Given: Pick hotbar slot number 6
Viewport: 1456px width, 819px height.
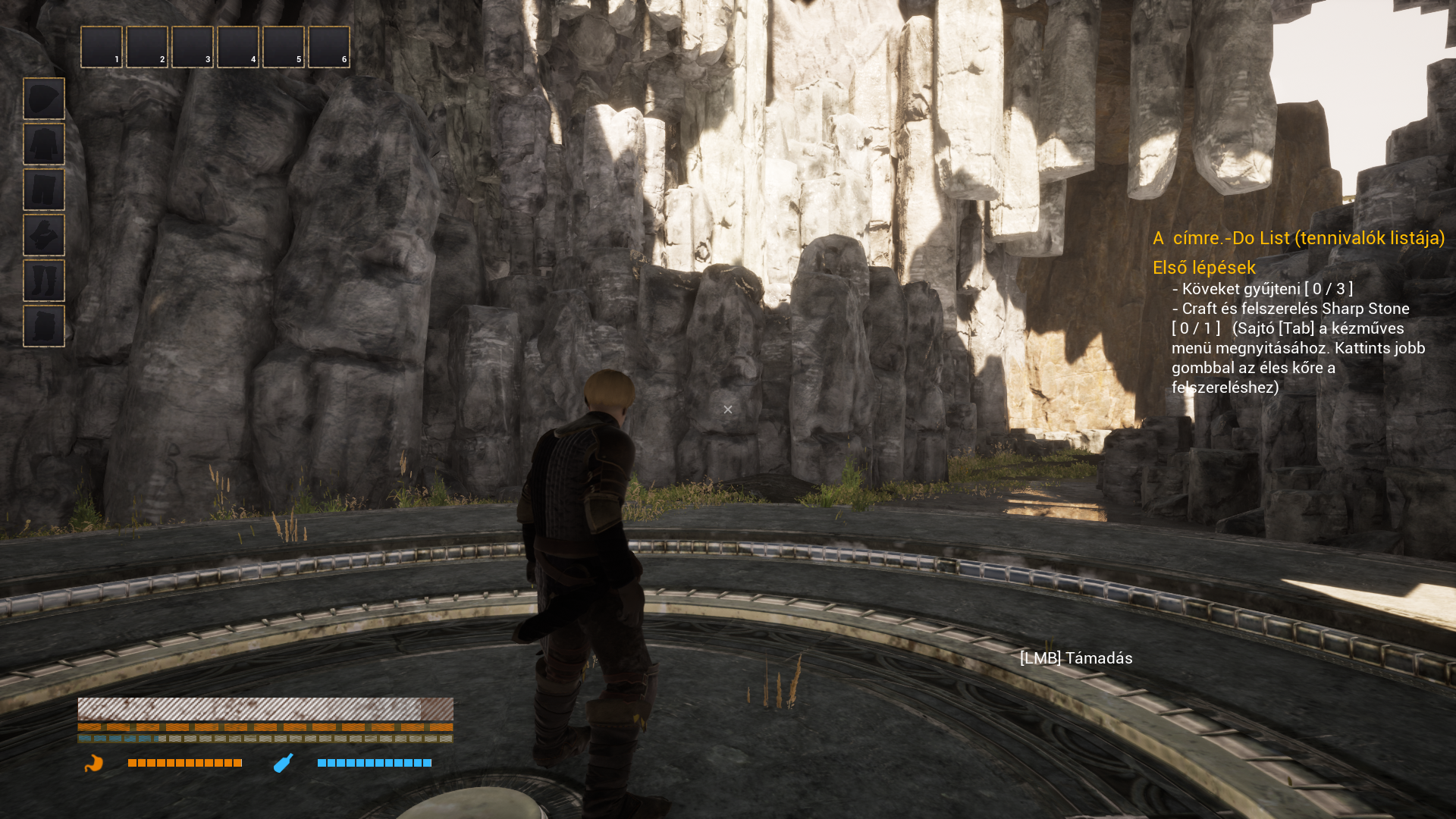Looking at the screenshot, I should pos(329,47).
